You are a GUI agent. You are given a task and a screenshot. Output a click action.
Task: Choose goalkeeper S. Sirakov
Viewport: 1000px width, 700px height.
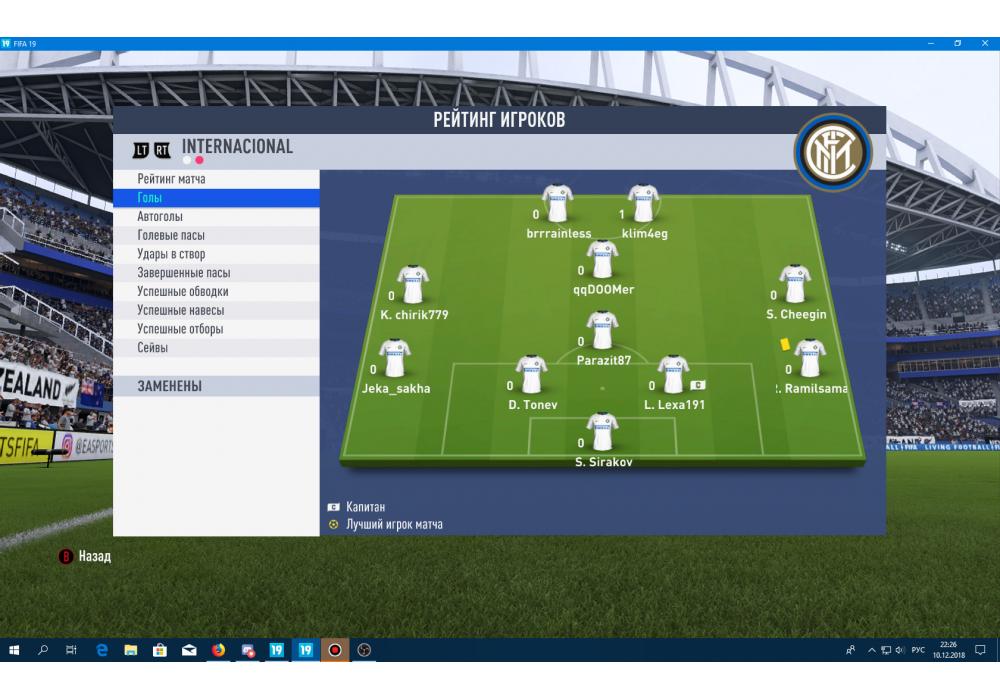[x=602, y=433]
